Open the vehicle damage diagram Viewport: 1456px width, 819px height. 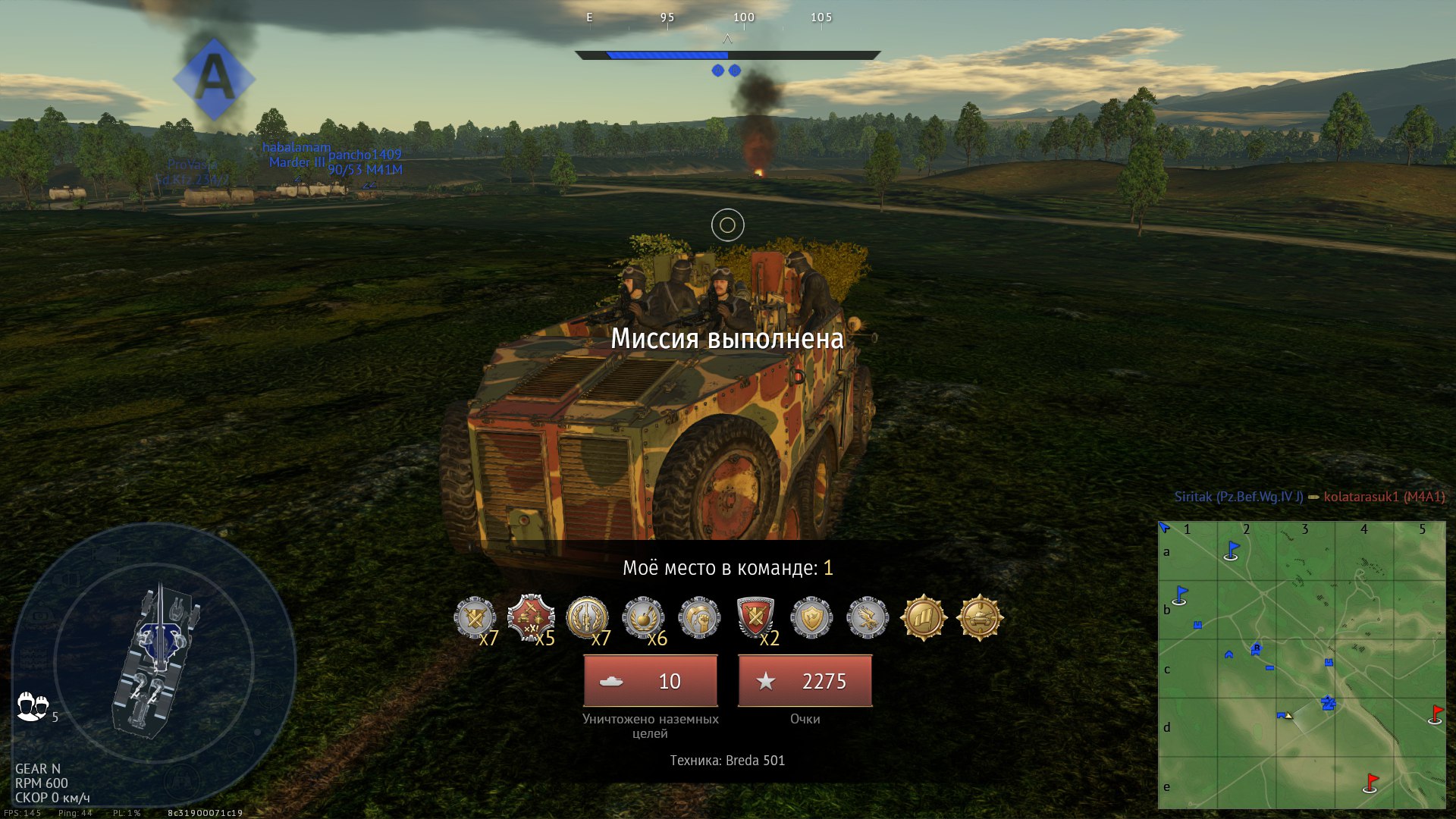pos(155,660)
